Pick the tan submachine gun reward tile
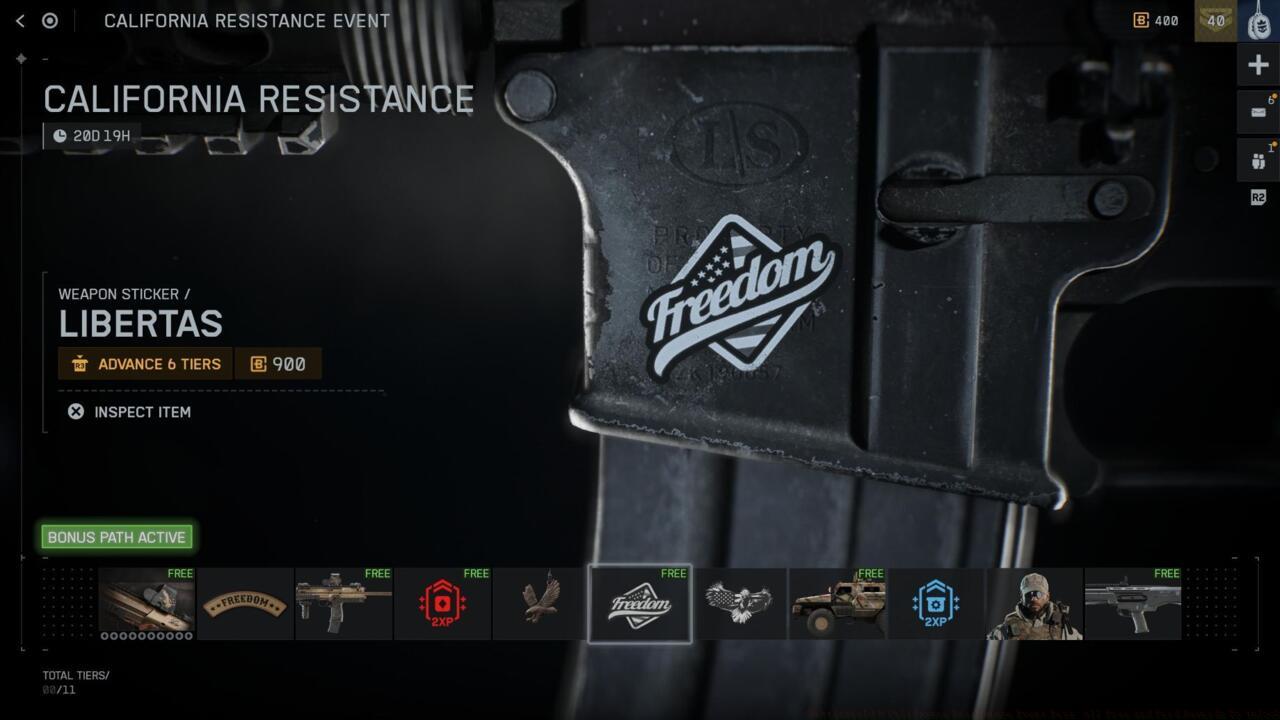This screenshot has height=720, width=1280. pyautogui.click(x=343, y=604)
